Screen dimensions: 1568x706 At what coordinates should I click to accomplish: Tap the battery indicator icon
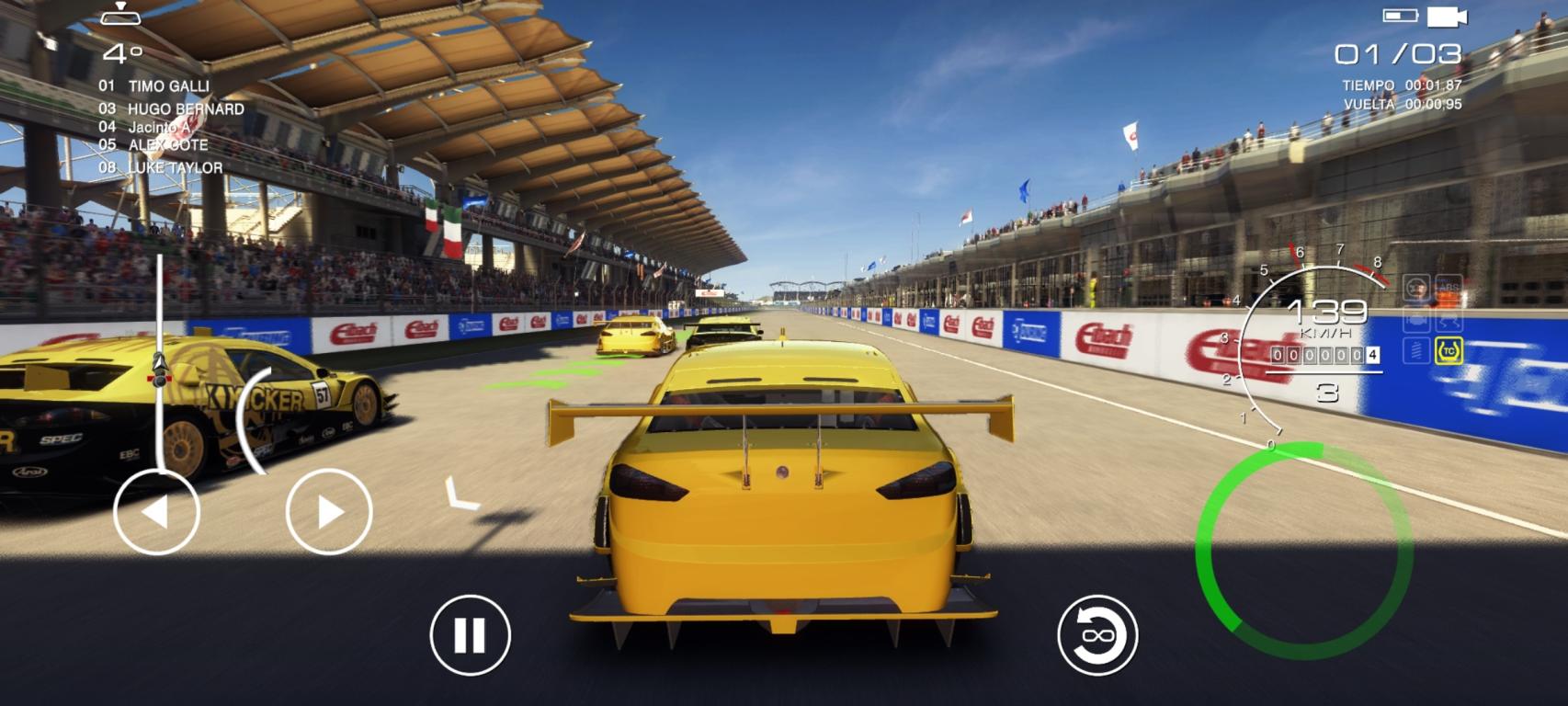point(1399,13)
